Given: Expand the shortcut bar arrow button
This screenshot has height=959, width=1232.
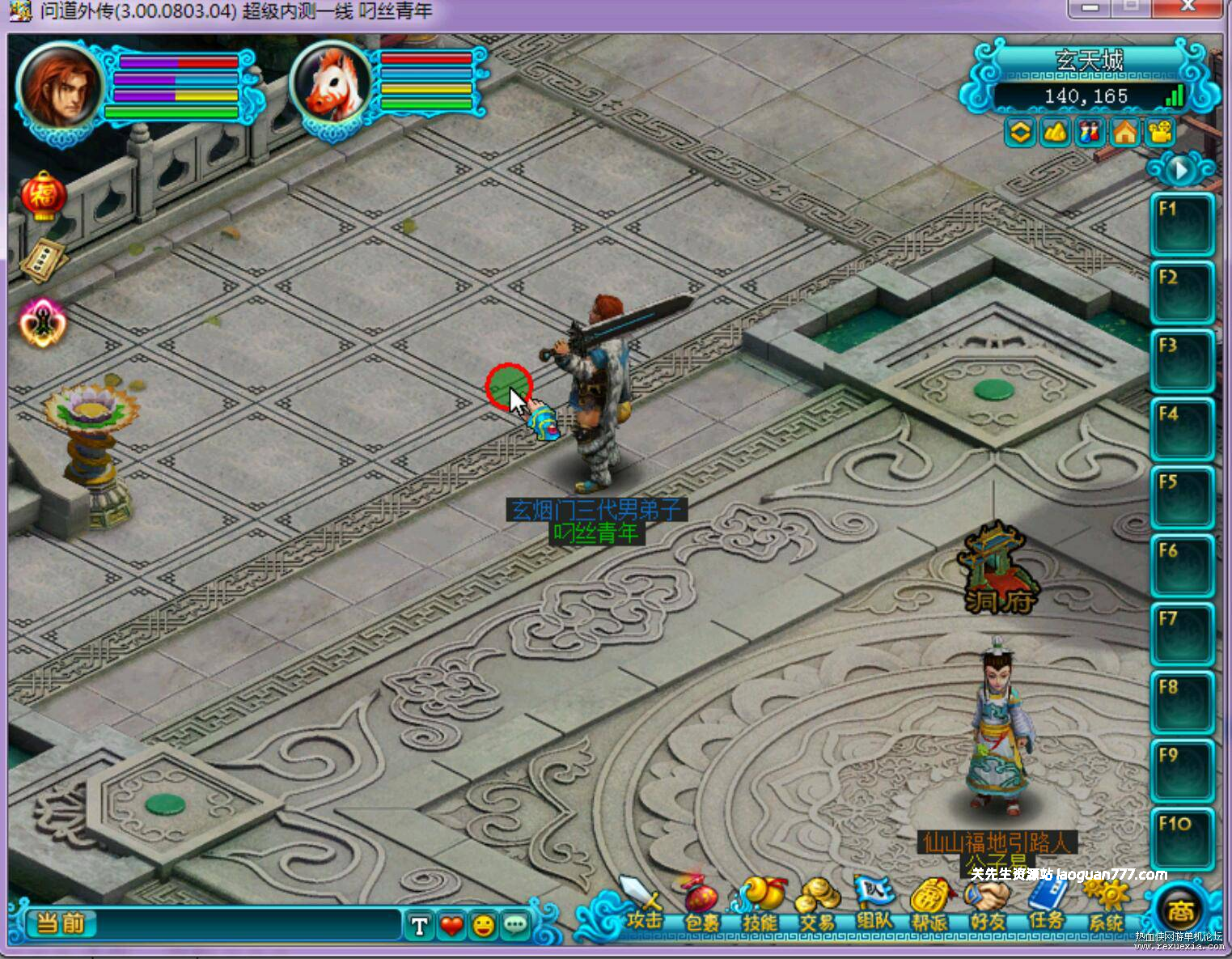Looking at the screenshot, I should [1180, 170].
